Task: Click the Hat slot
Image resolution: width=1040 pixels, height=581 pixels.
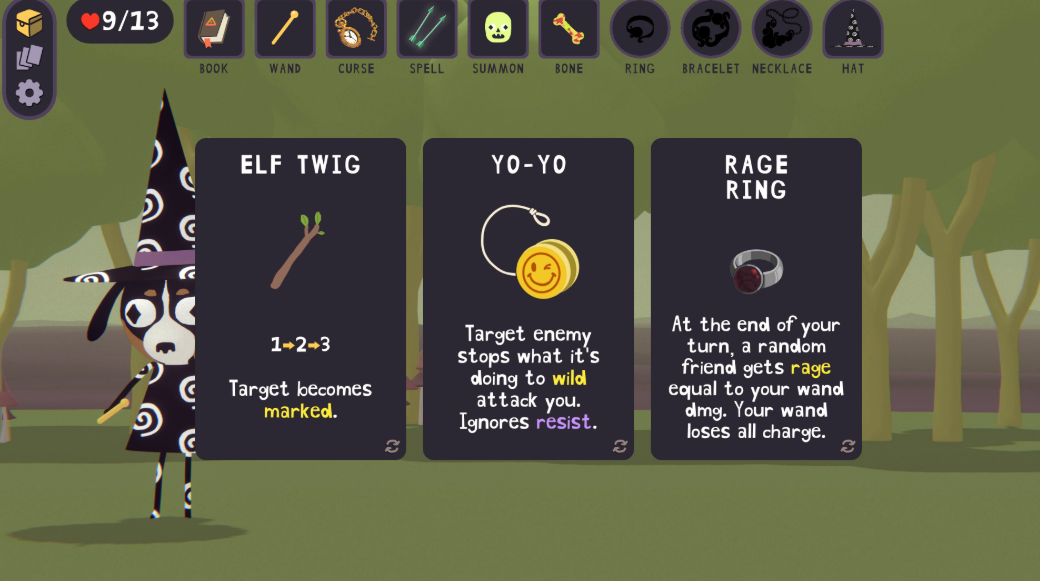Action: point(853,29)
